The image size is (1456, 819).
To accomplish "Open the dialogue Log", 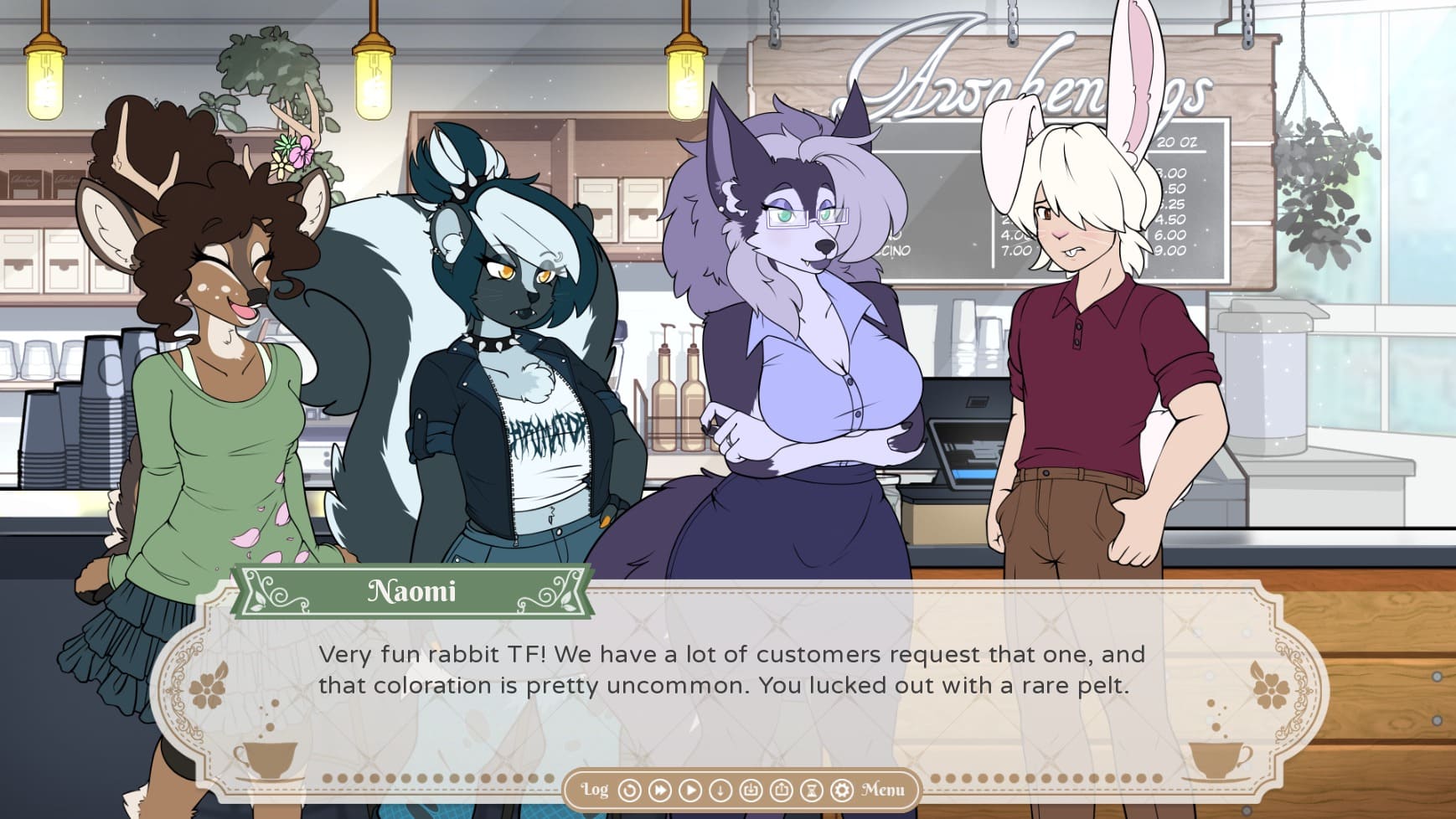I will coord(595,790).
